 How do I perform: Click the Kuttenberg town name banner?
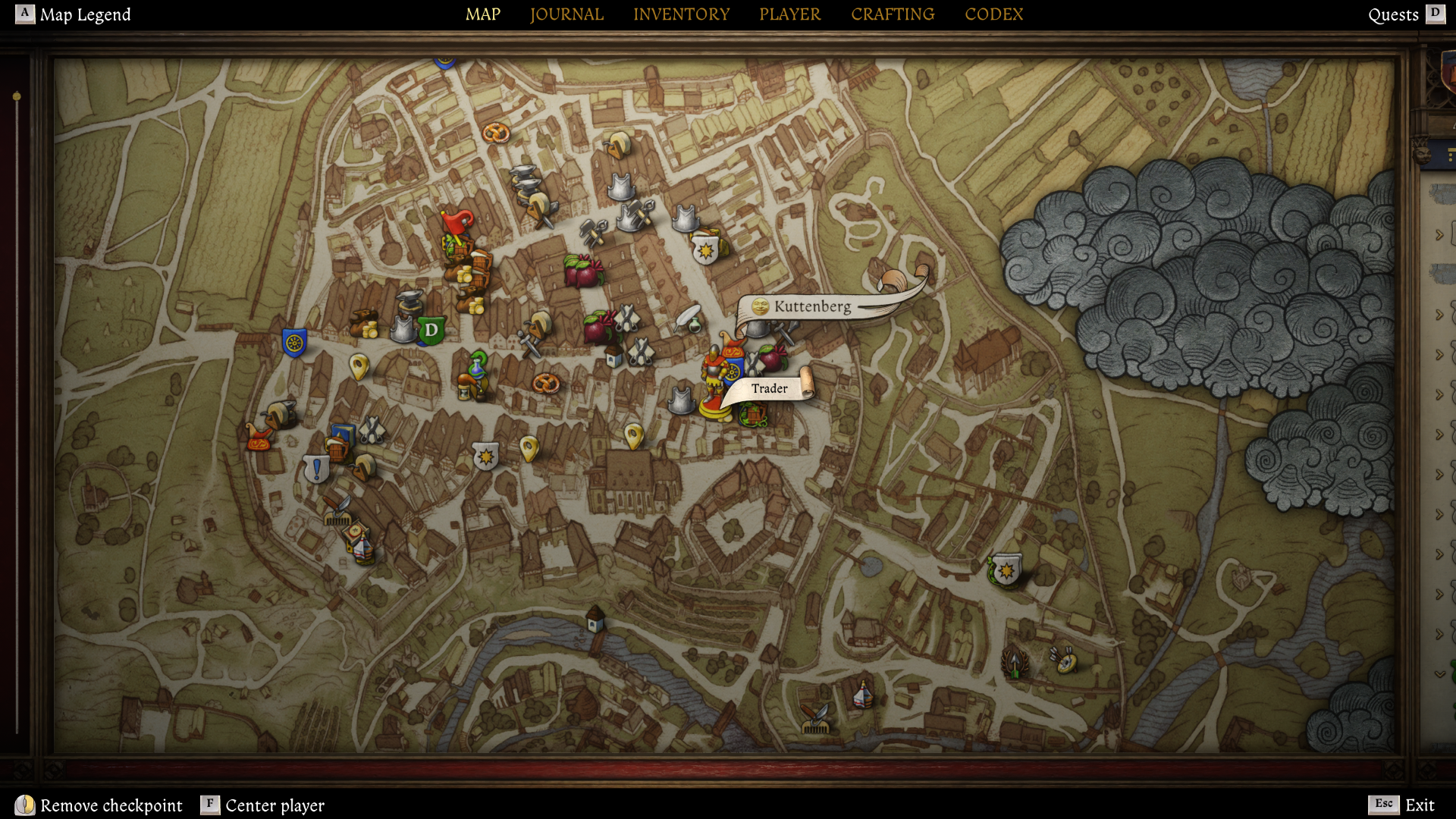pyautogui.click(x=811, y=306)
